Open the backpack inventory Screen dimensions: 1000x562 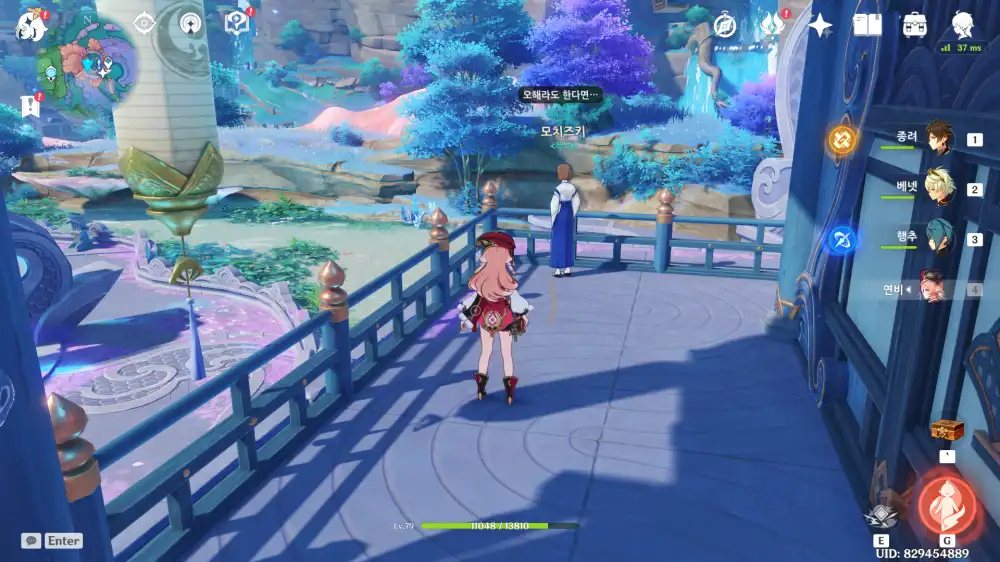[x=914, y=25]
